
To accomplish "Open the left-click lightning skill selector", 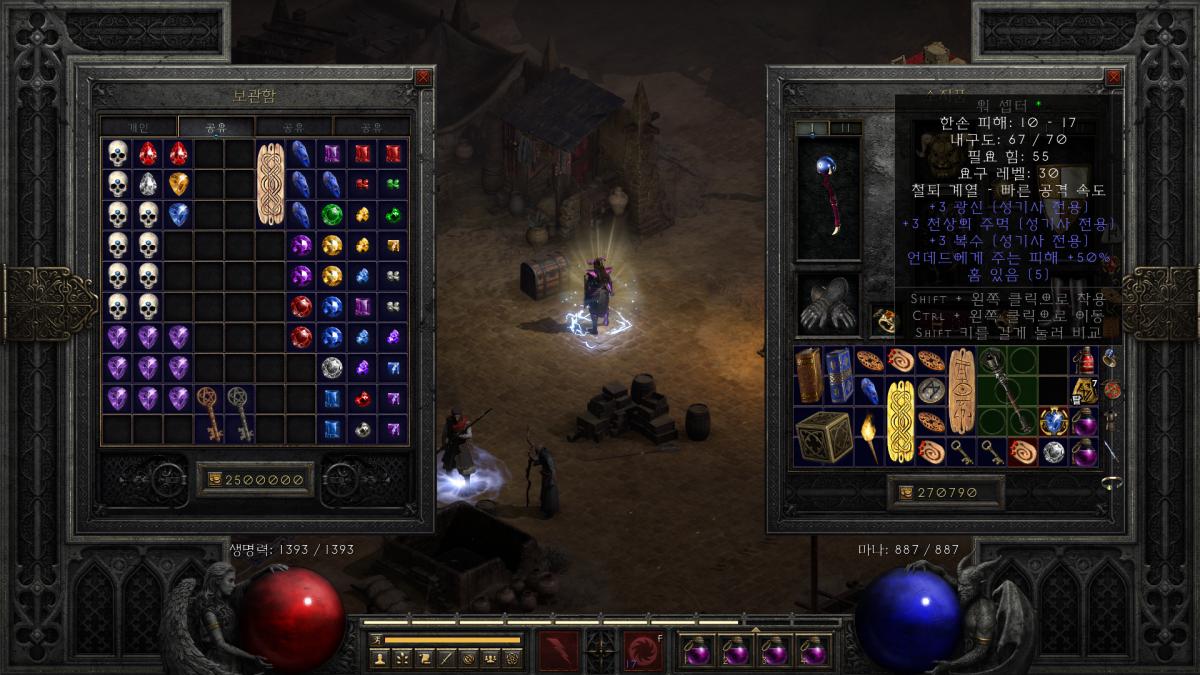I will pos(557,651).
